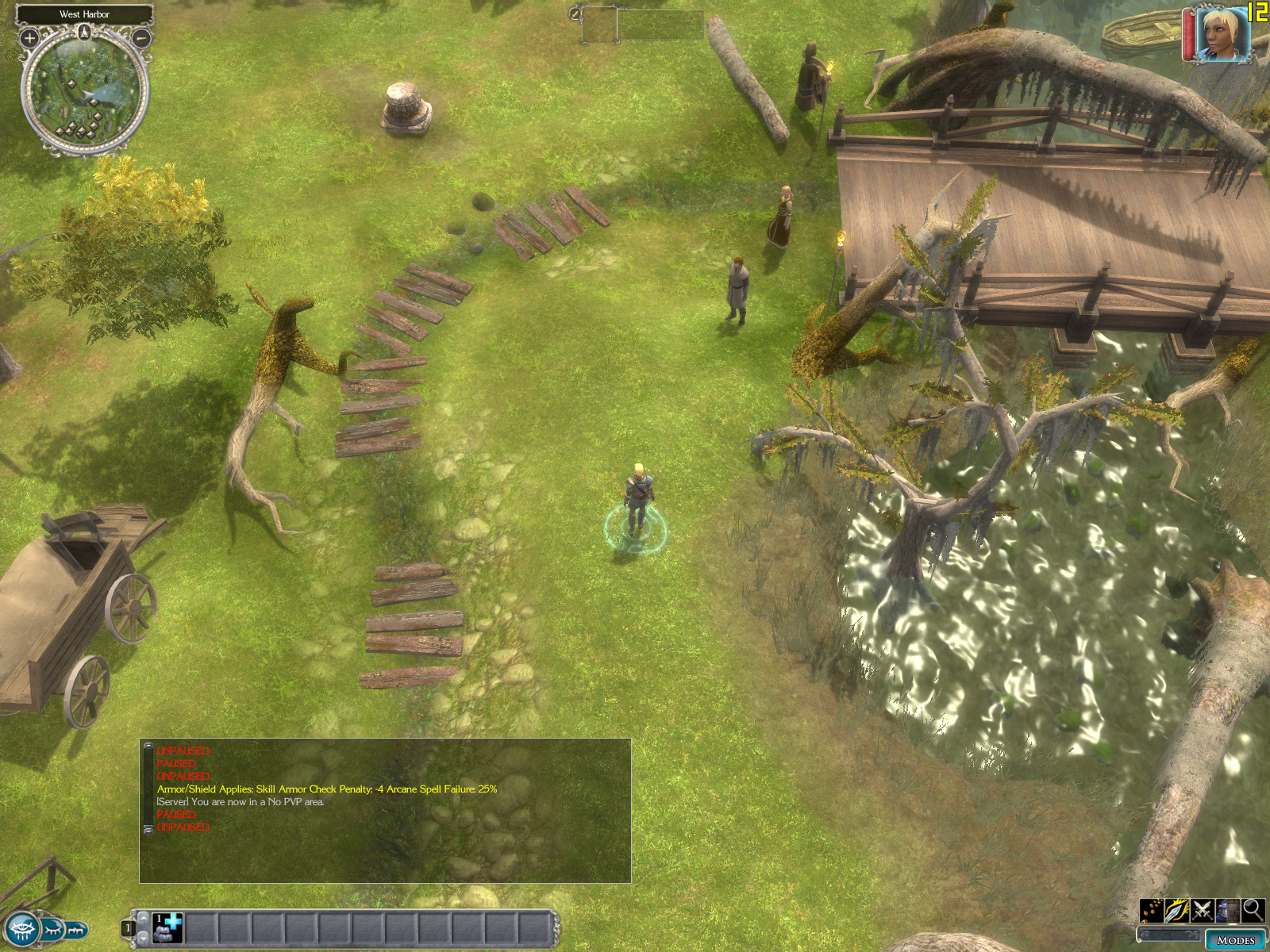Toggle the magnifying glass search mode

[x=1253, y=910]
